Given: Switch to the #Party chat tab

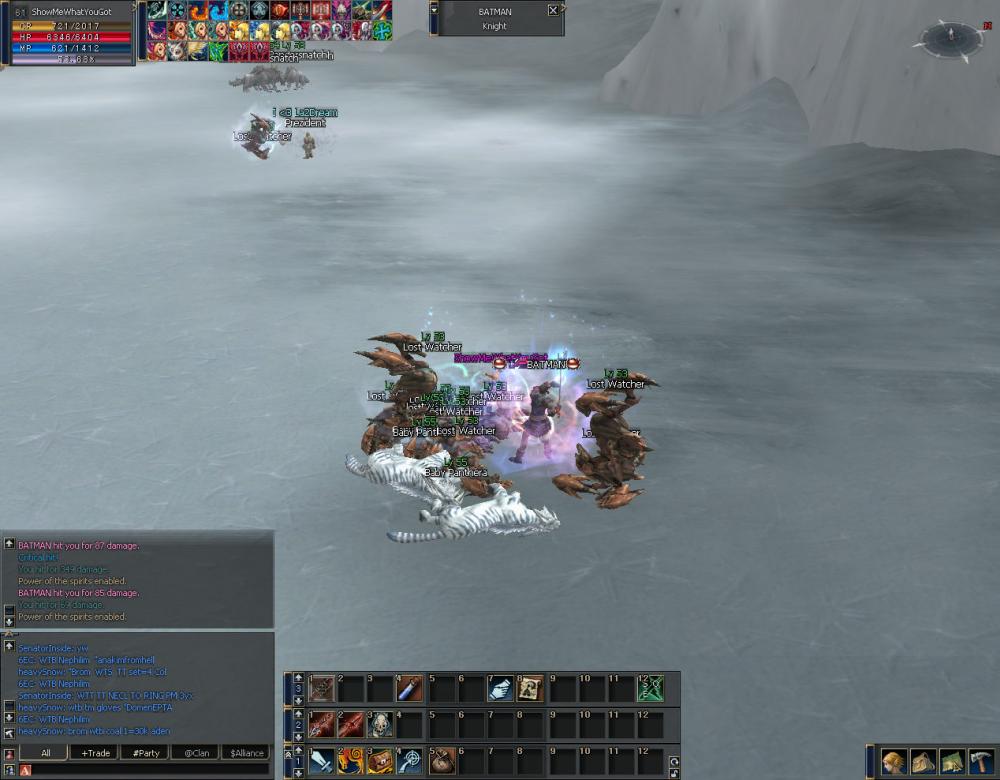Looking at the screenshot, I should (146, 752).
